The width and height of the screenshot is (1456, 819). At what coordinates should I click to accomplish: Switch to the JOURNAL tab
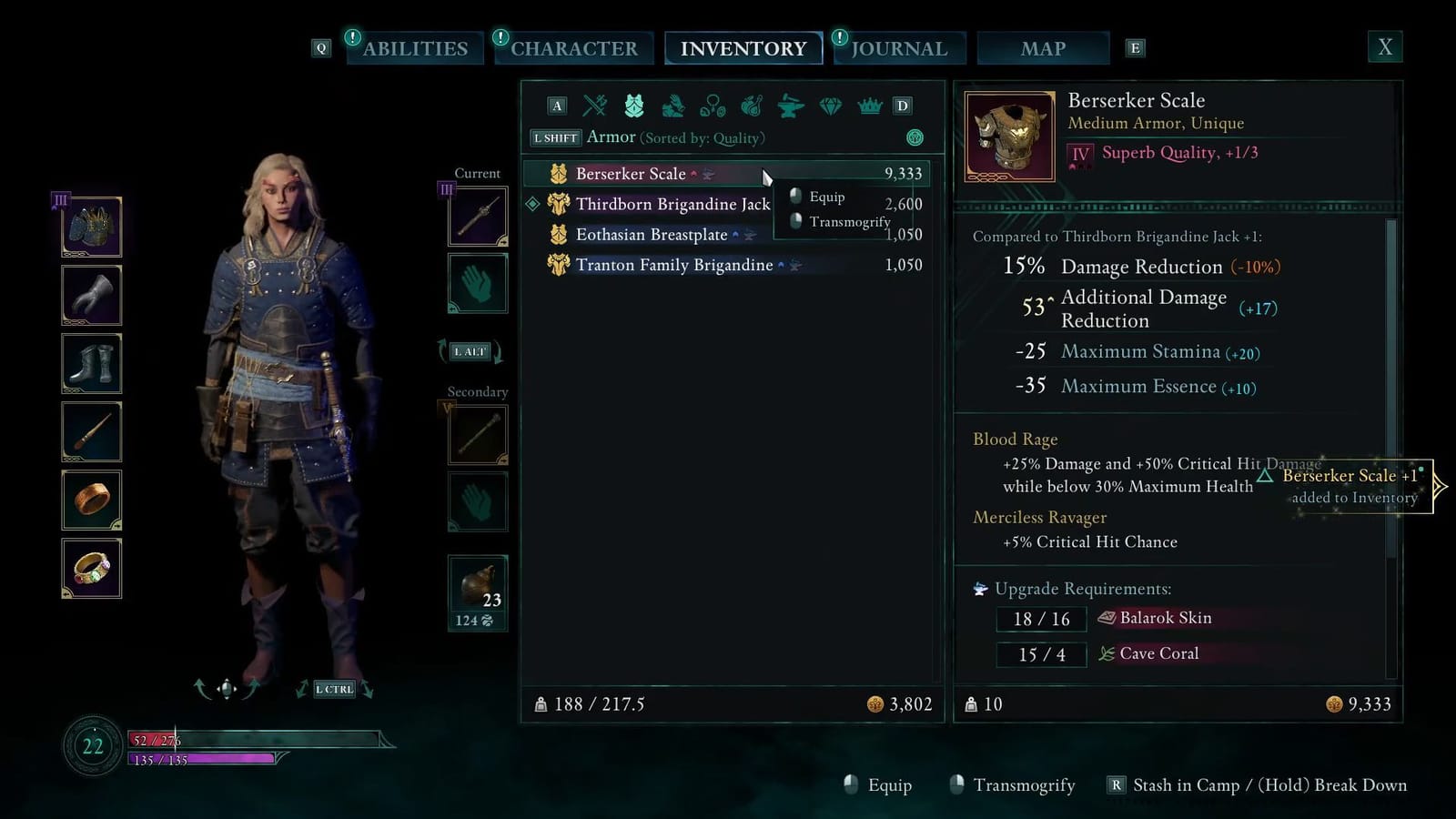(x=899, y=47)
